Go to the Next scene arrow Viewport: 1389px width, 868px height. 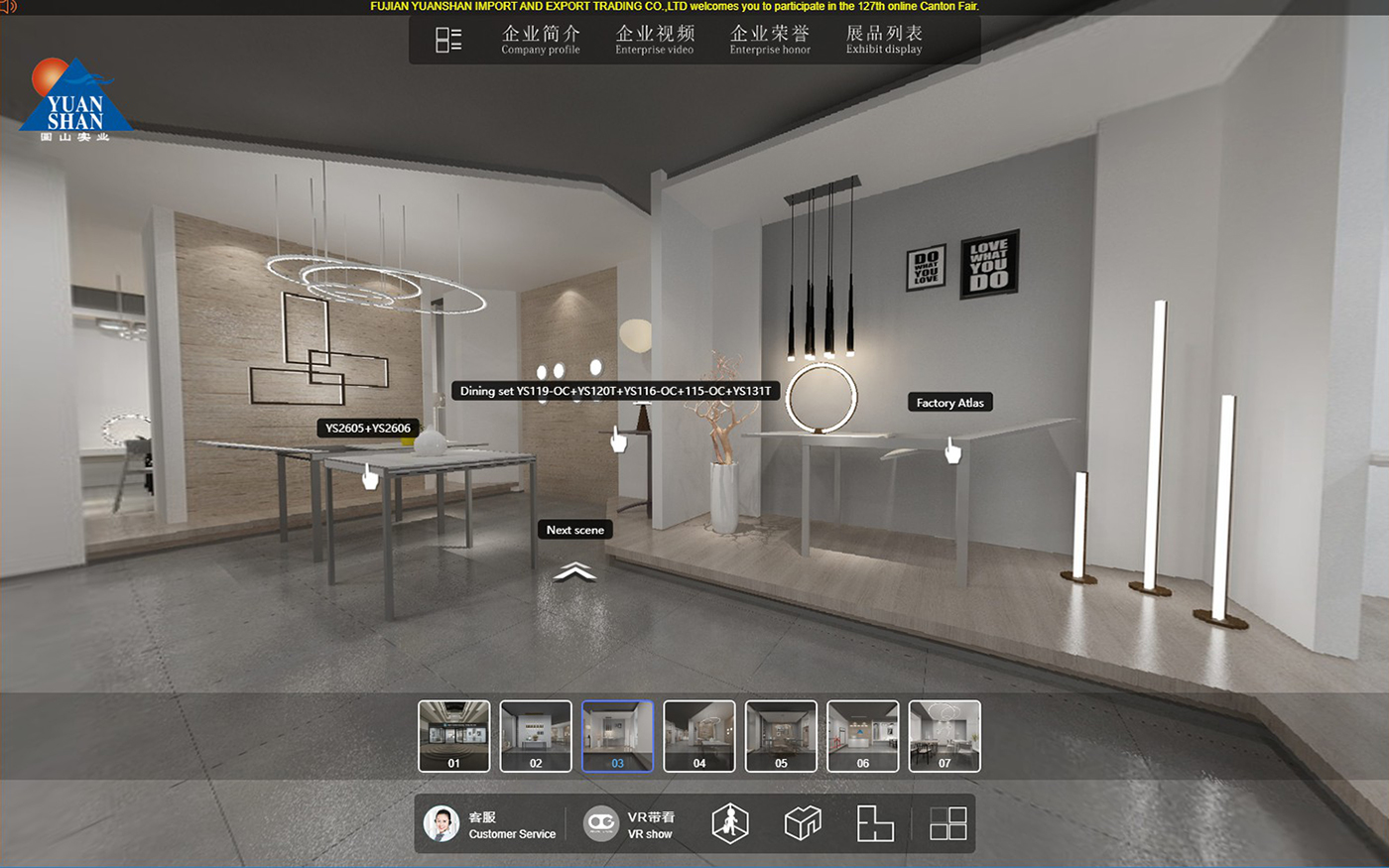[x=574, y=570]
